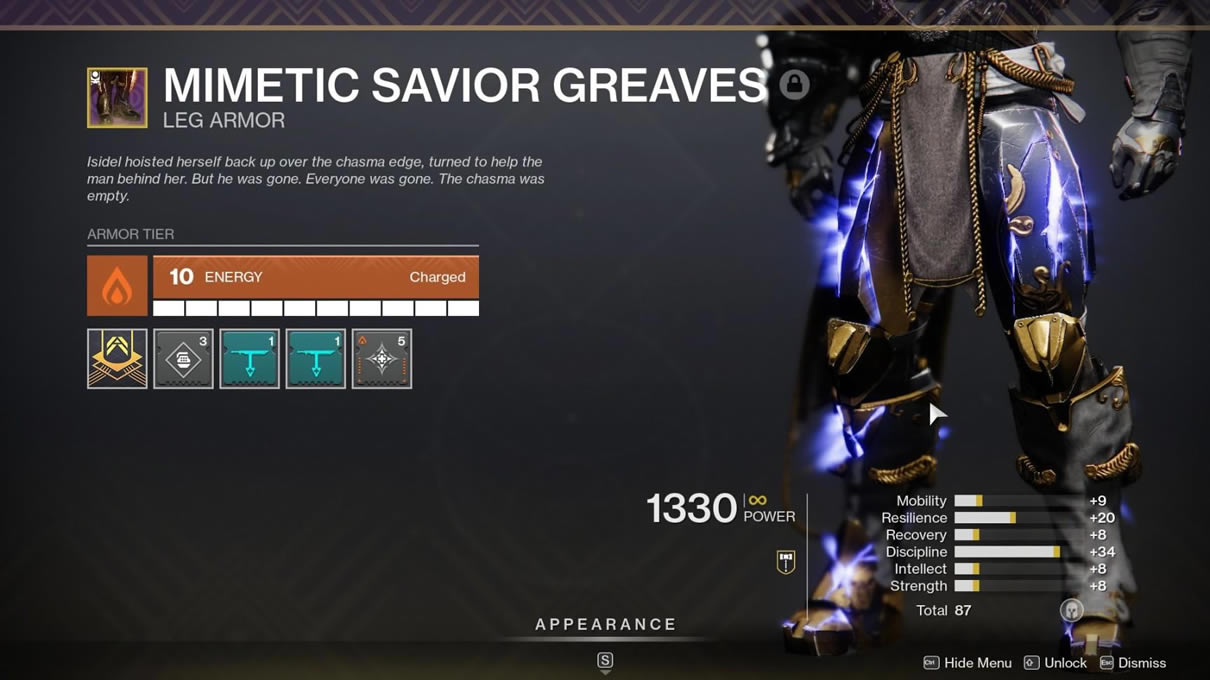The width and height of the screenshot is (1210, 680).
Task: Open the gold chevron armor perk slot
Action: tap(117, 358)
